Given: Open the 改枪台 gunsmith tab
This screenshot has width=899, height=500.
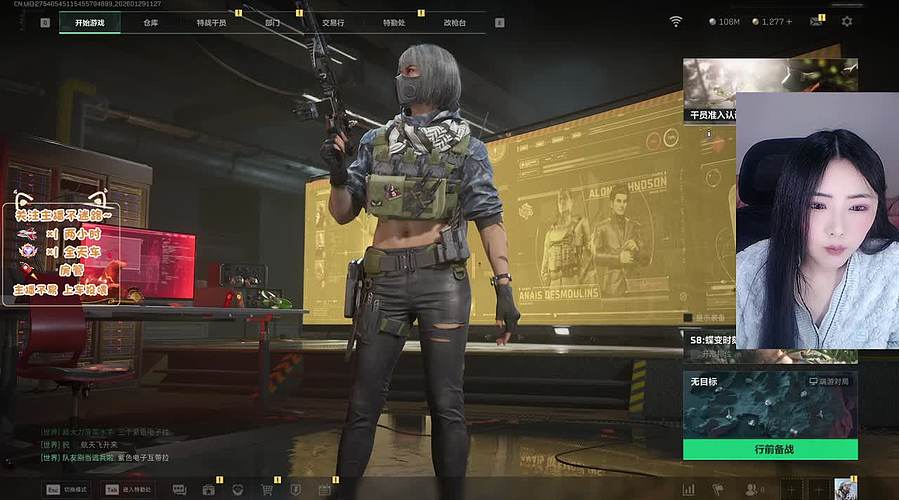Looking at the screenshot, I should (455, 22).
